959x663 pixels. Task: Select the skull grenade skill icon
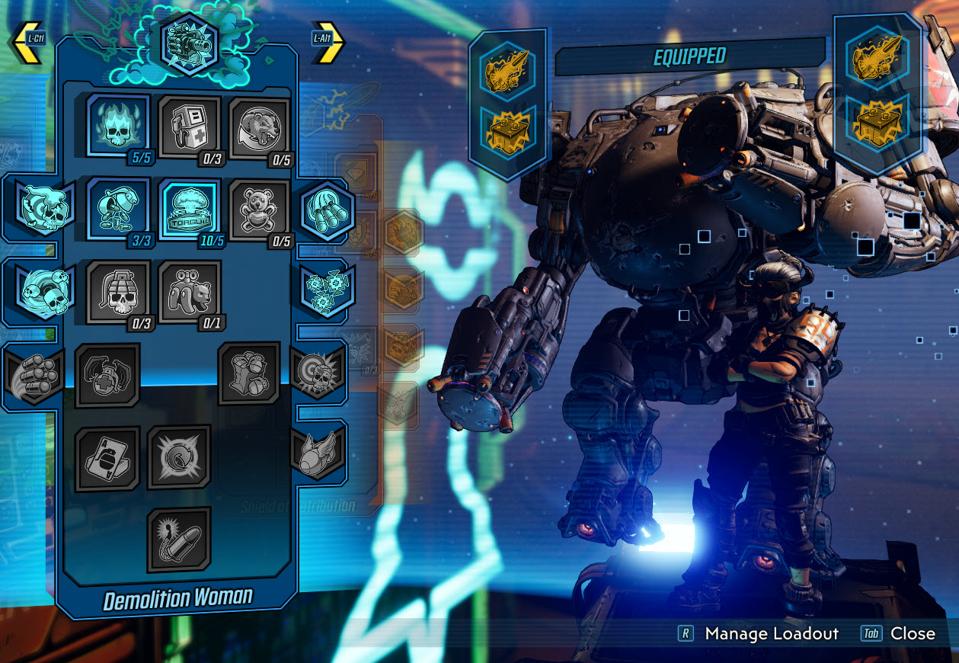click(119, 291)
